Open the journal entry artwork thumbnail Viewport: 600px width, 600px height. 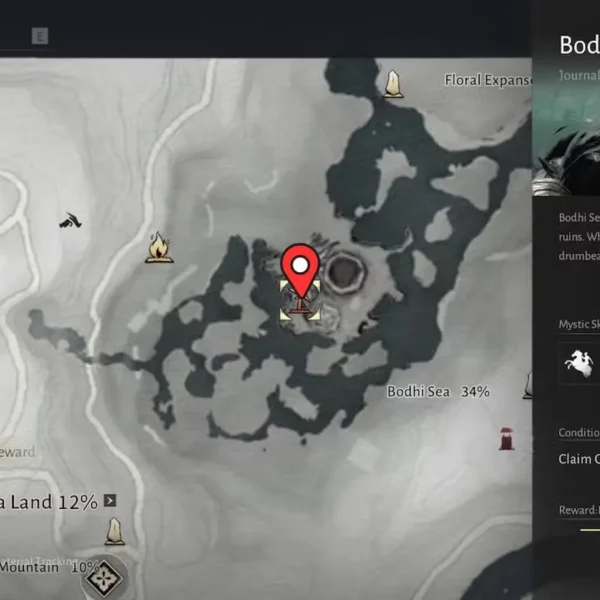(x=566, y=162)
